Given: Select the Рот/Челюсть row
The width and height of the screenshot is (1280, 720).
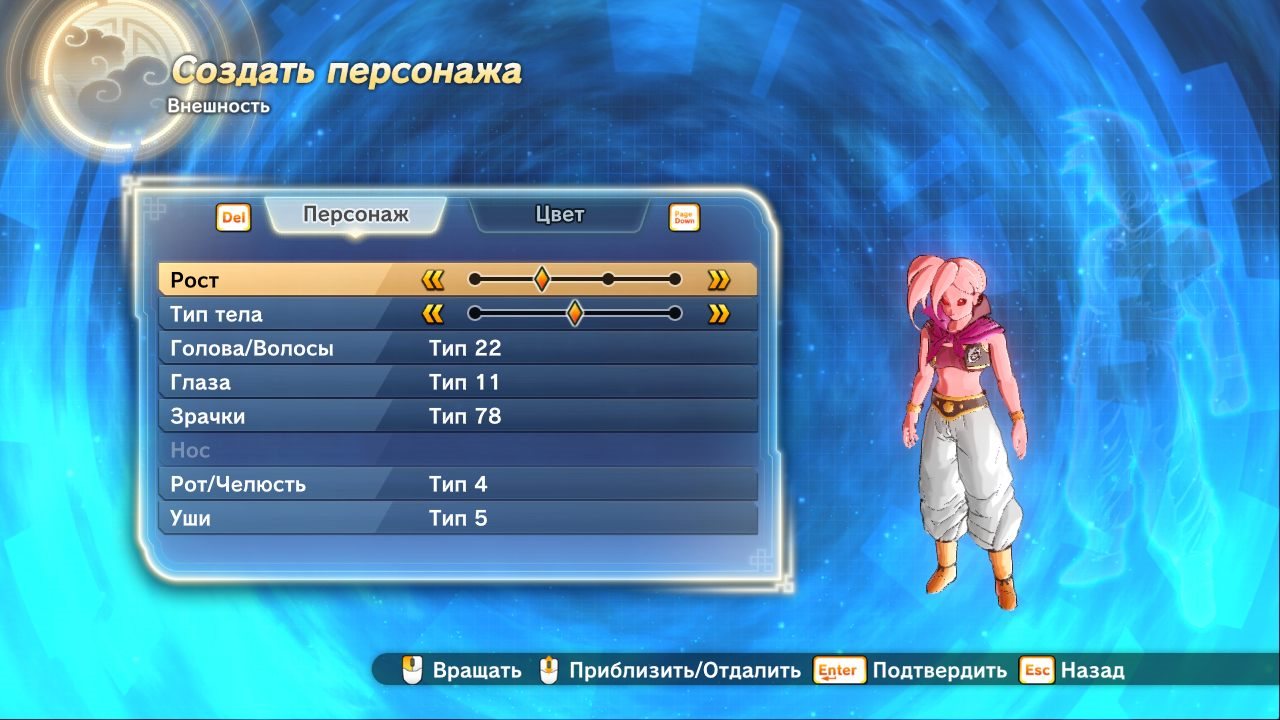Looking at the screenshot, I should (457, 485).
